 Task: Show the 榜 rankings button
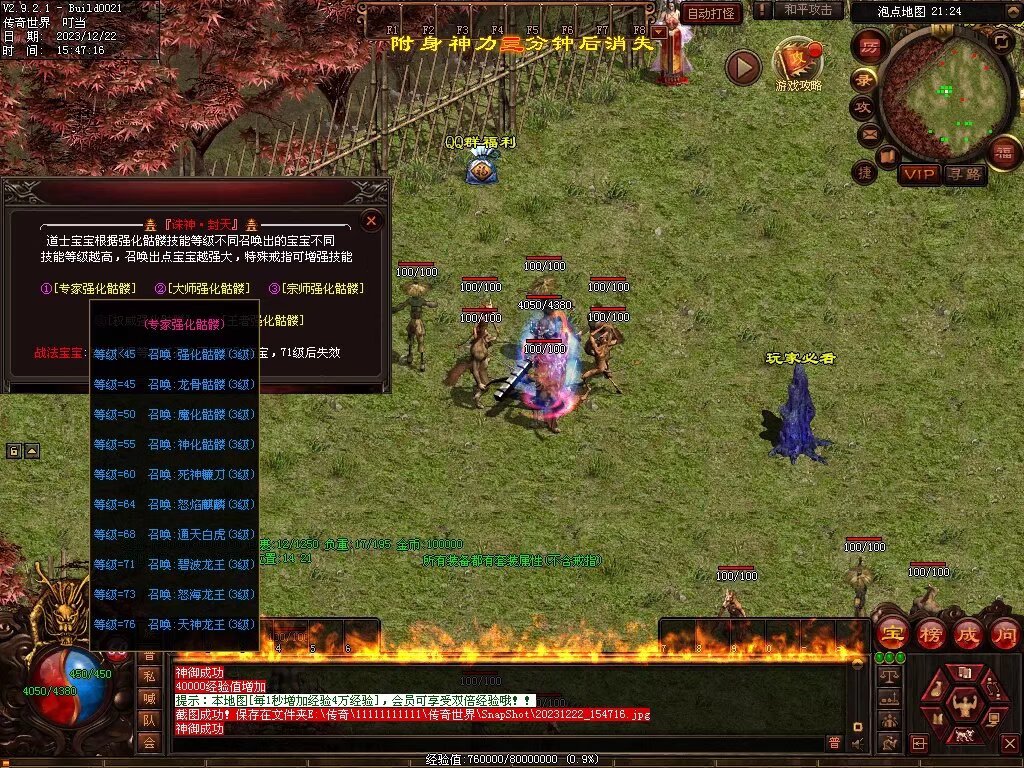point(930,634)
